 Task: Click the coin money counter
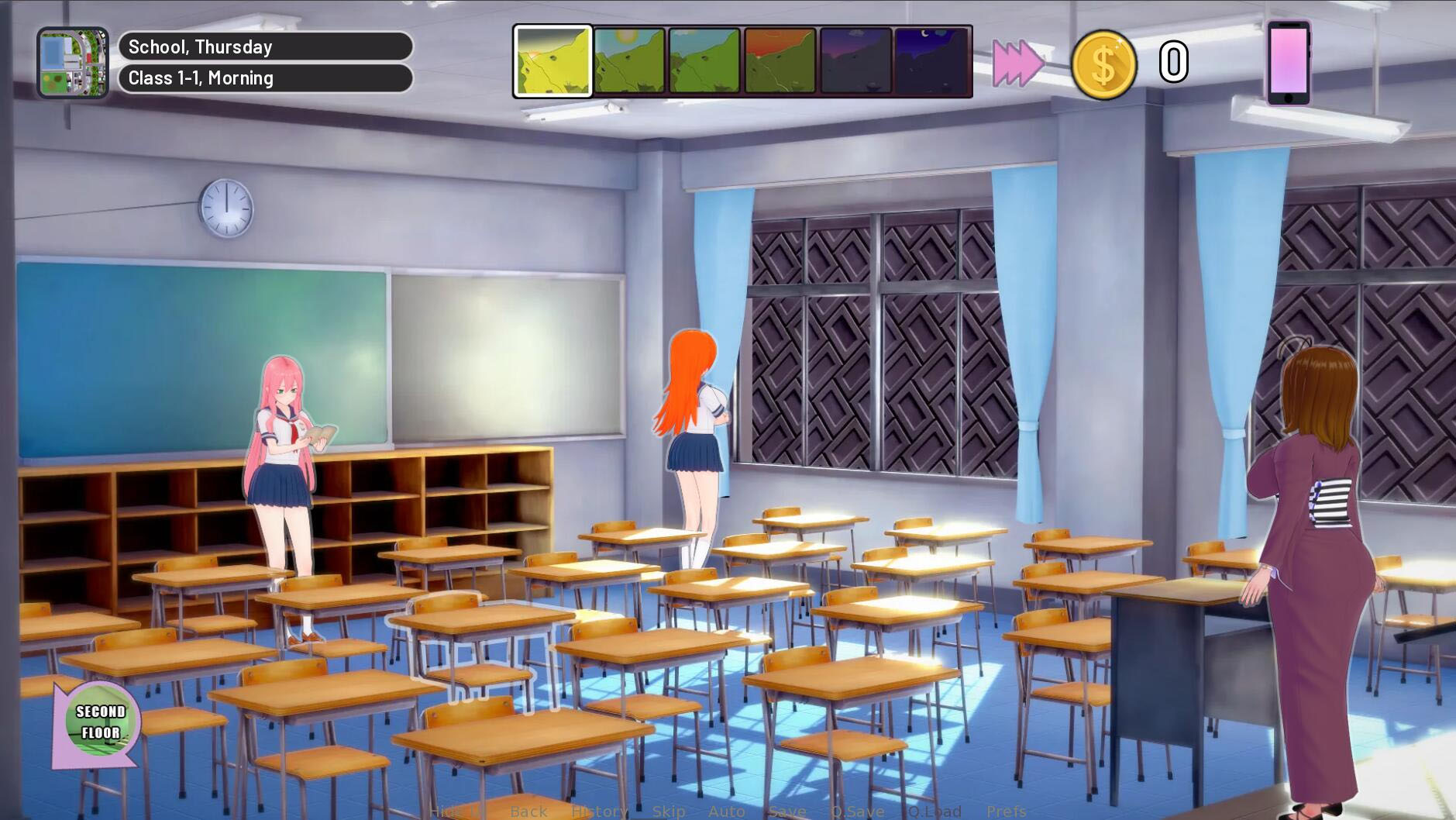(1107, 64)
